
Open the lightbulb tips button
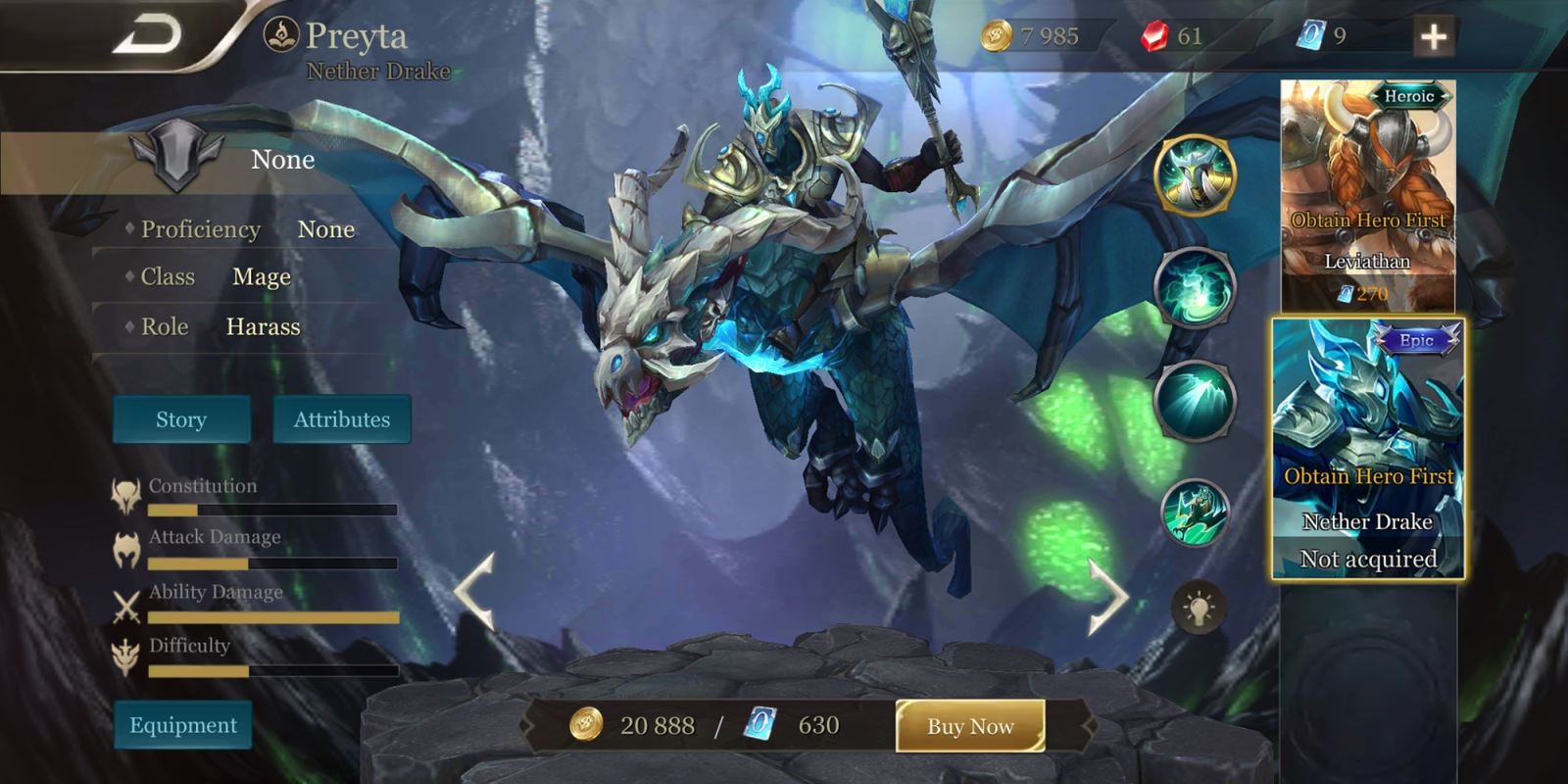pos(1199,609)
